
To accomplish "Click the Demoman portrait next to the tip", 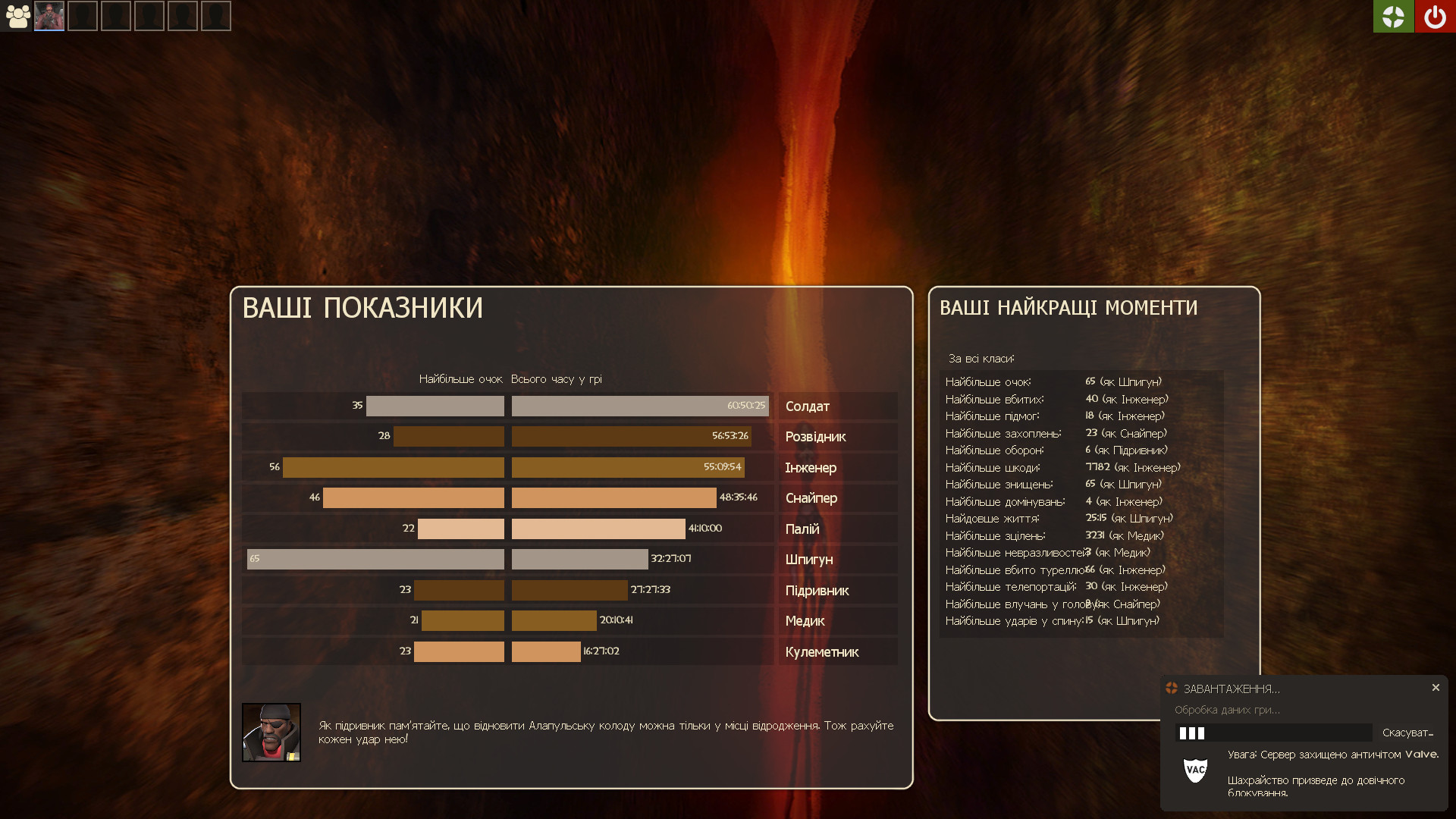I will (271, 732).
